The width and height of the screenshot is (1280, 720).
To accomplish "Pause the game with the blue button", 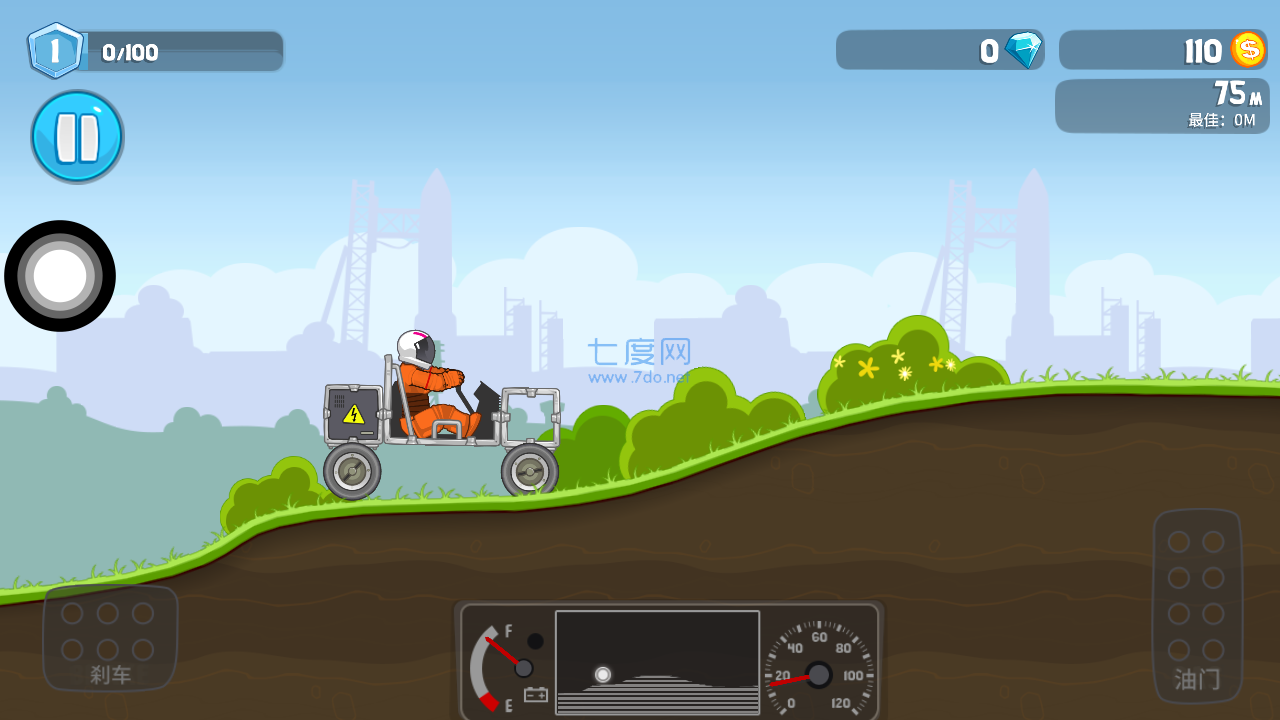I will pos(77,137).
